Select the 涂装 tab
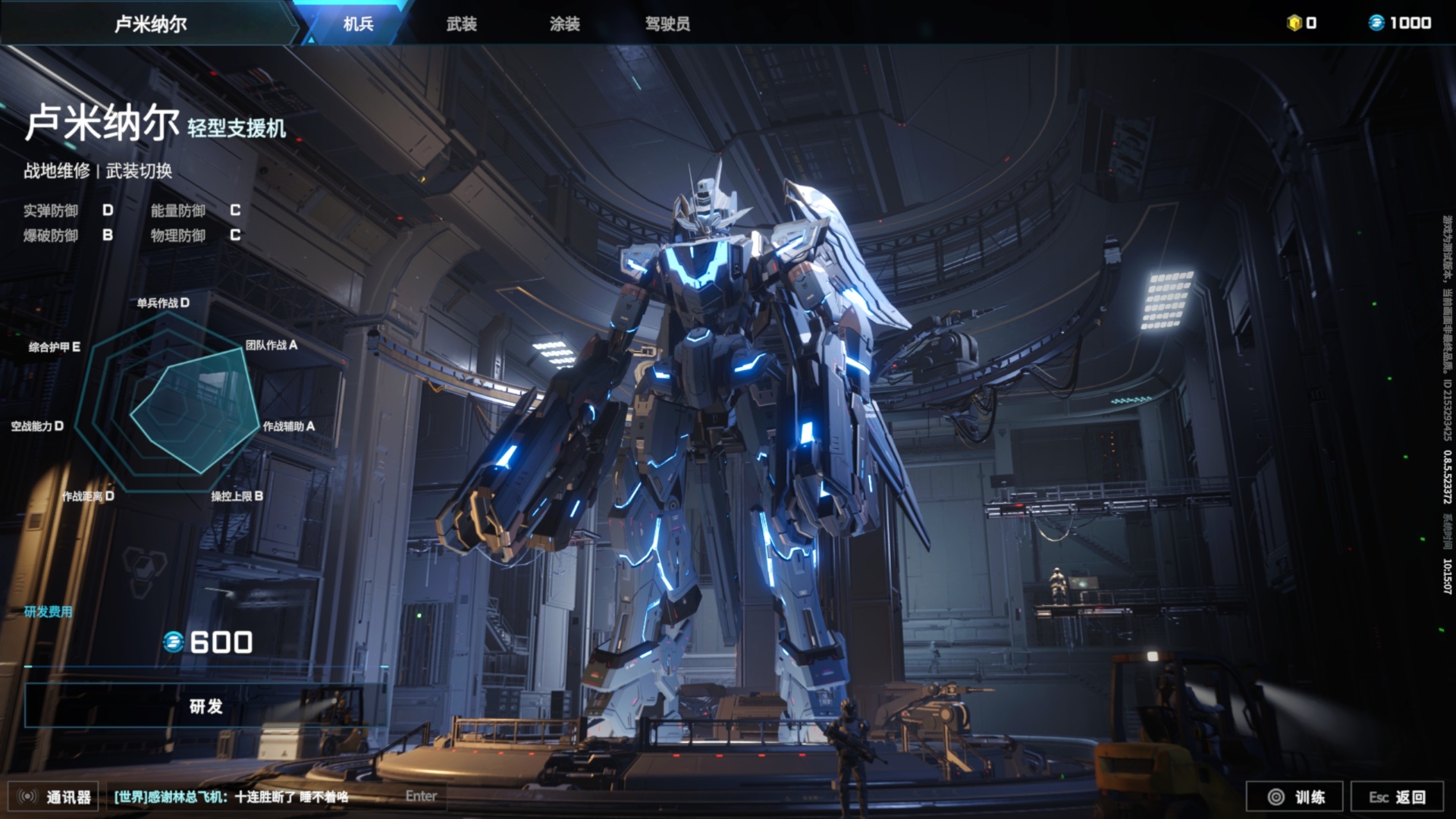 coord(564,24)
